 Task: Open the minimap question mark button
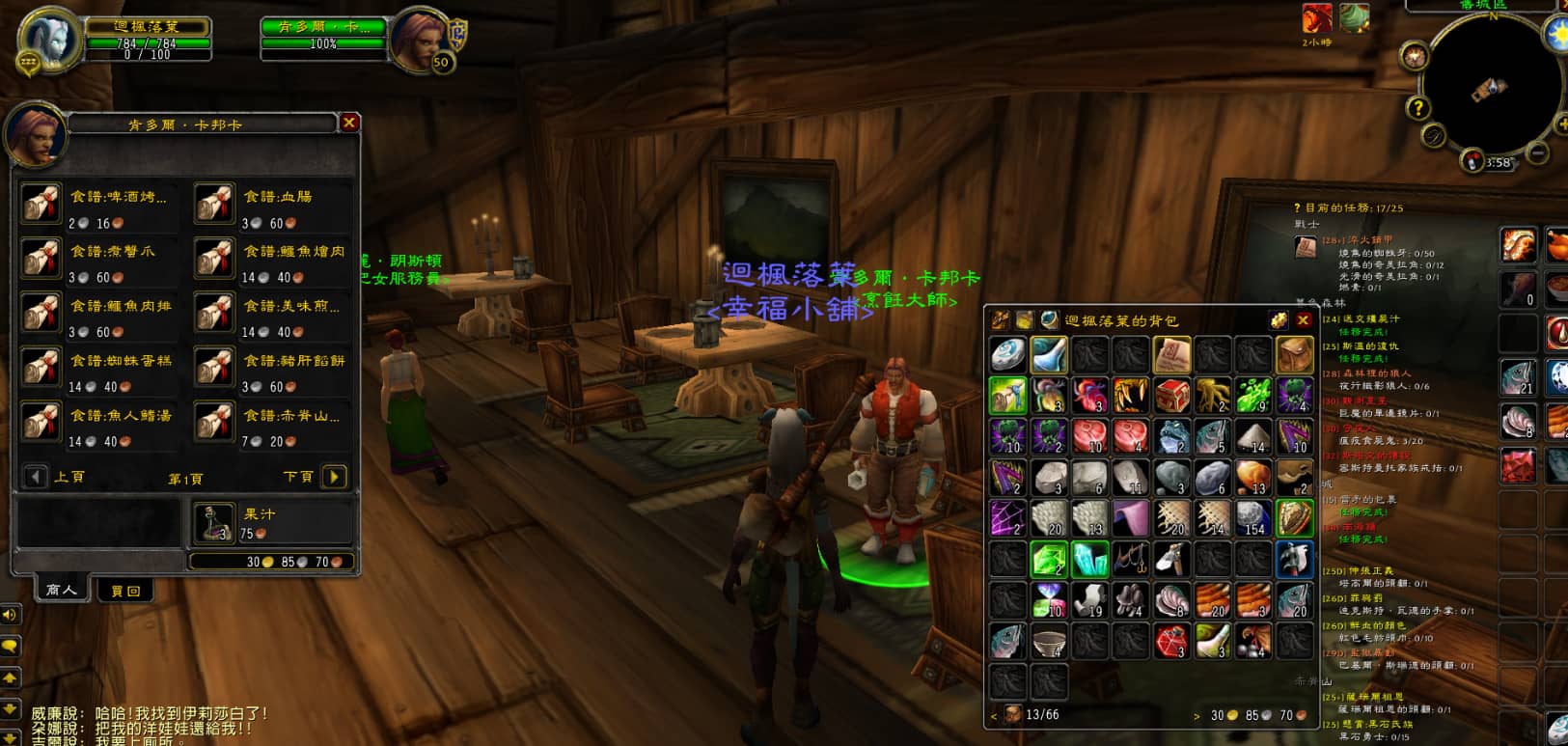[x=1417, y=107]
